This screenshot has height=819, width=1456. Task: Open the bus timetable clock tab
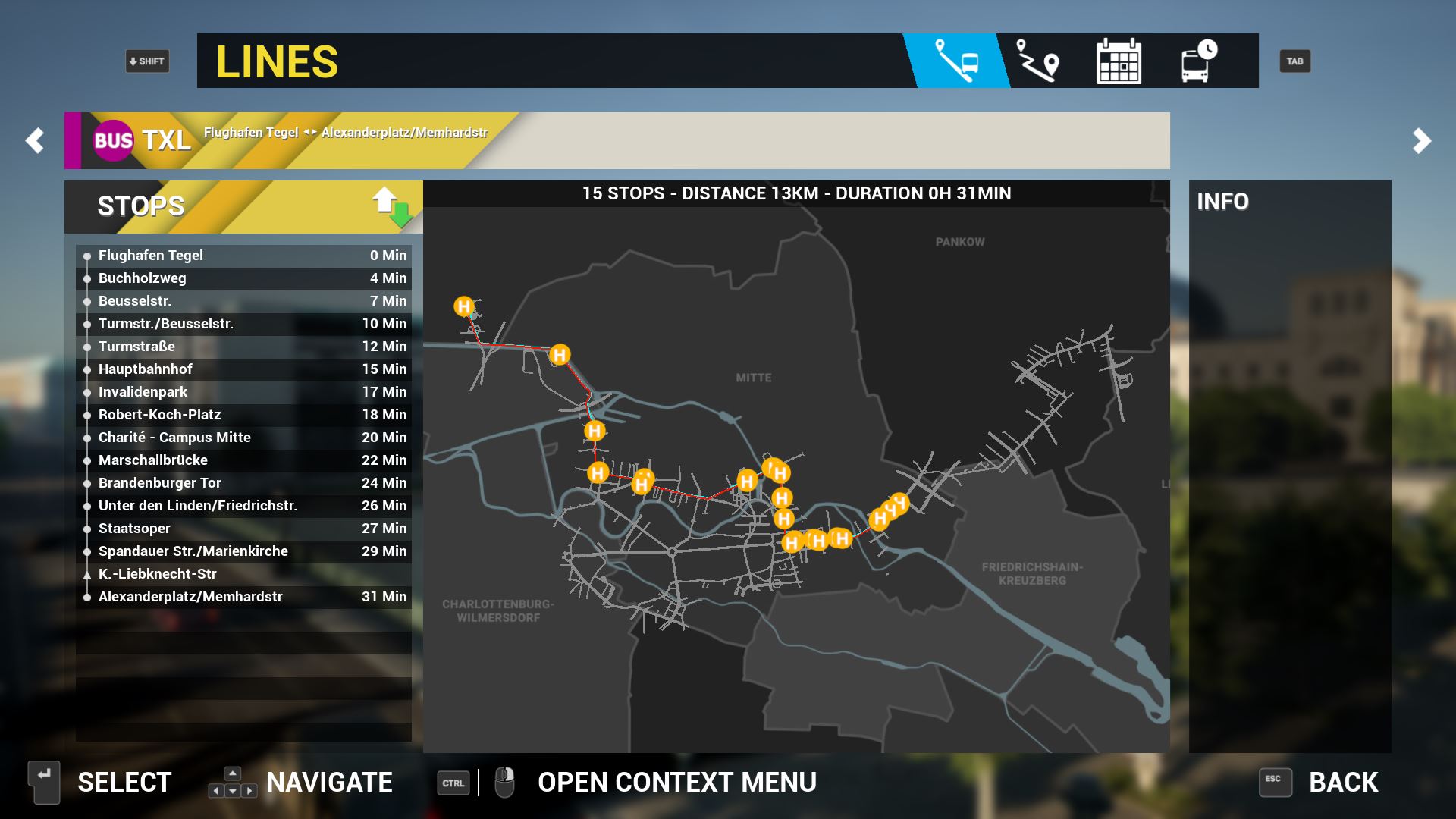coord(1198,61)
